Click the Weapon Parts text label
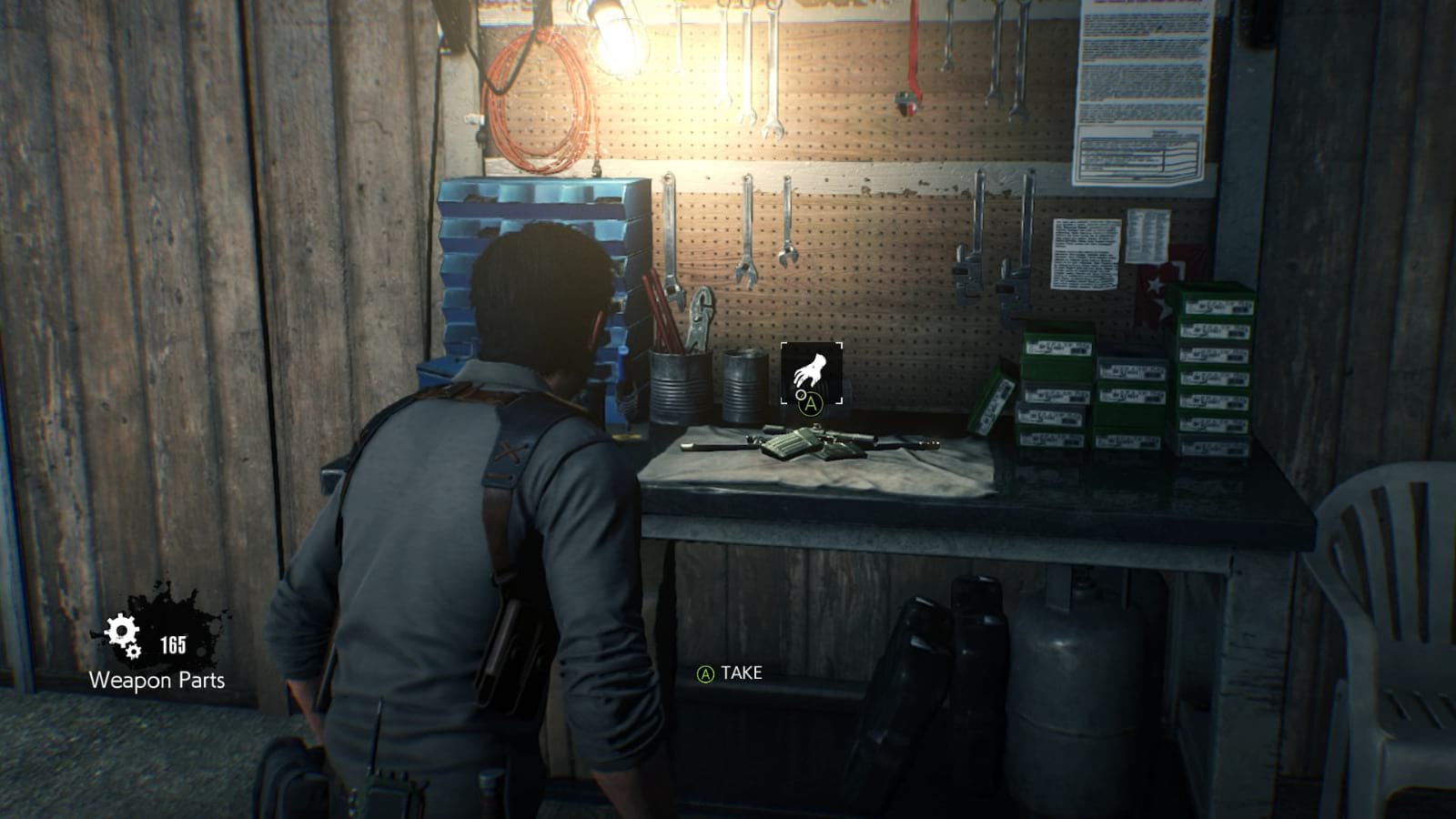 [157, 678]
